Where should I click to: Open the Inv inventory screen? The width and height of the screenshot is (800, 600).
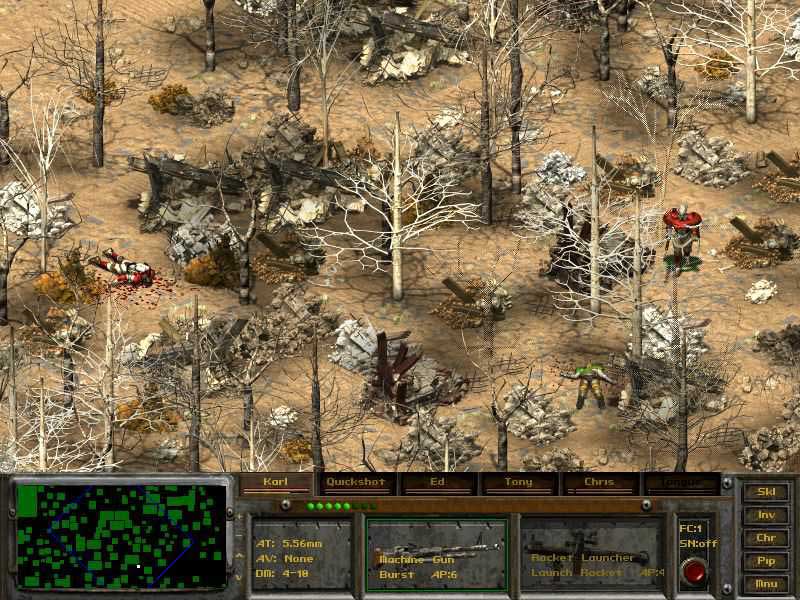[766, 515]
